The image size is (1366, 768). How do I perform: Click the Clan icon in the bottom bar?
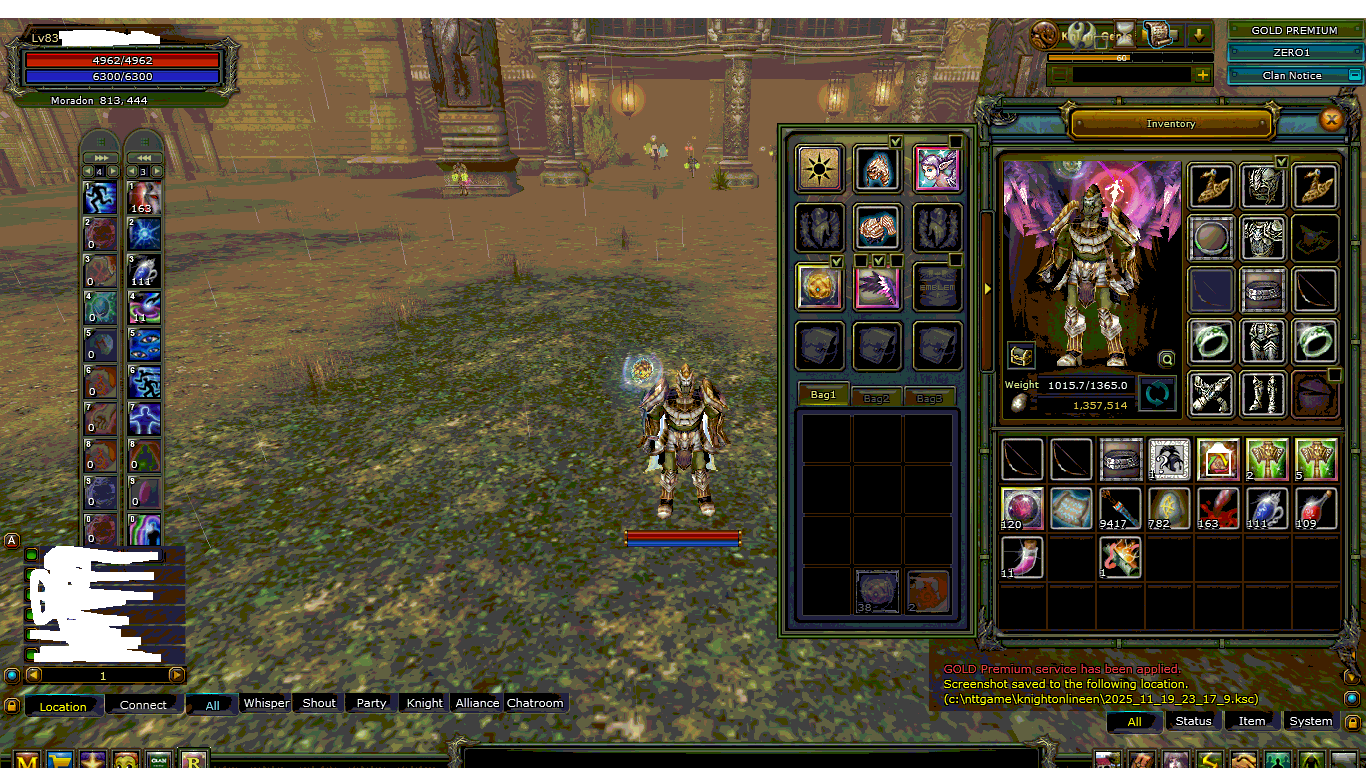(158, 760)
